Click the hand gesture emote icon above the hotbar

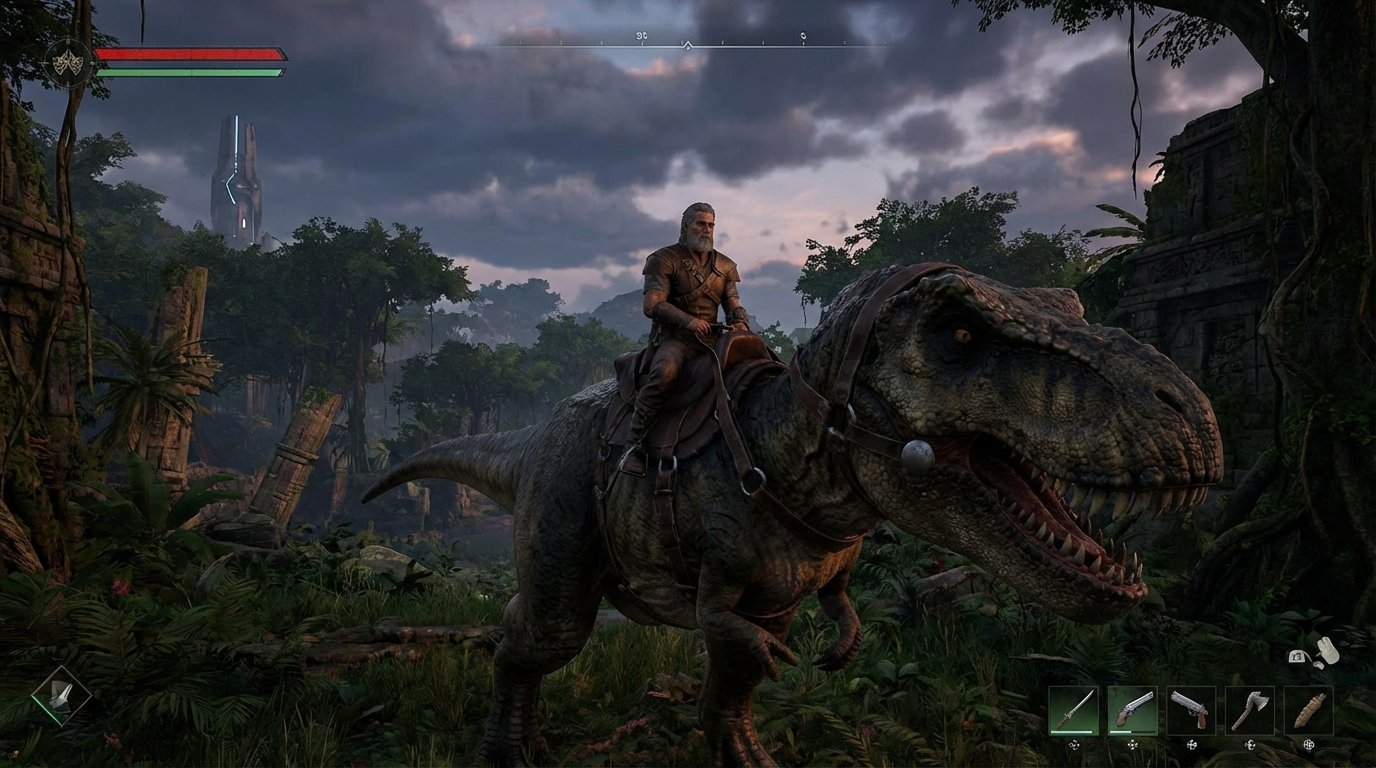tap(1328, 652)
